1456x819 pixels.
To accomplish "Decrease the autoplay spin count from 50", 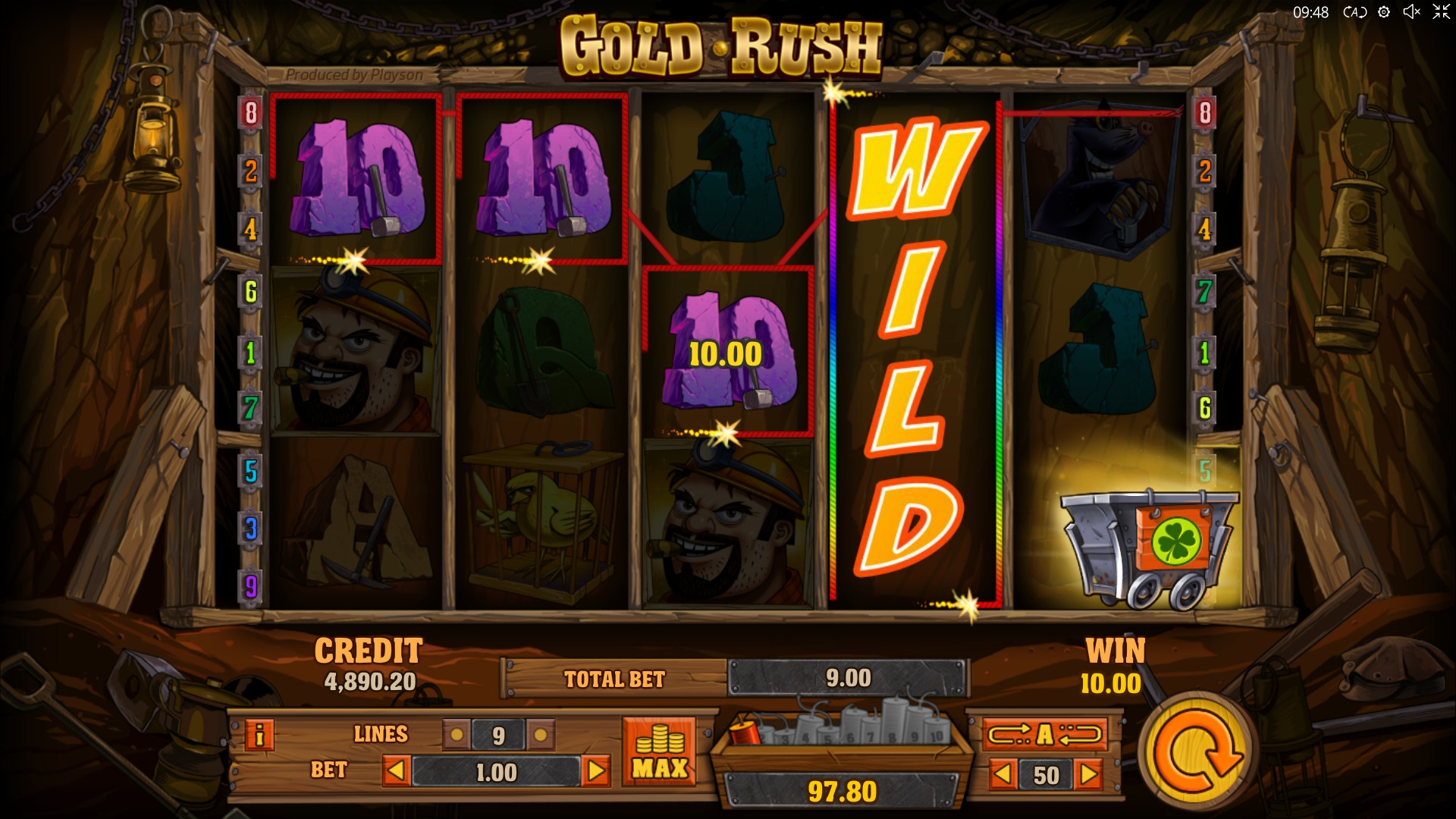I will [1003, 775].
